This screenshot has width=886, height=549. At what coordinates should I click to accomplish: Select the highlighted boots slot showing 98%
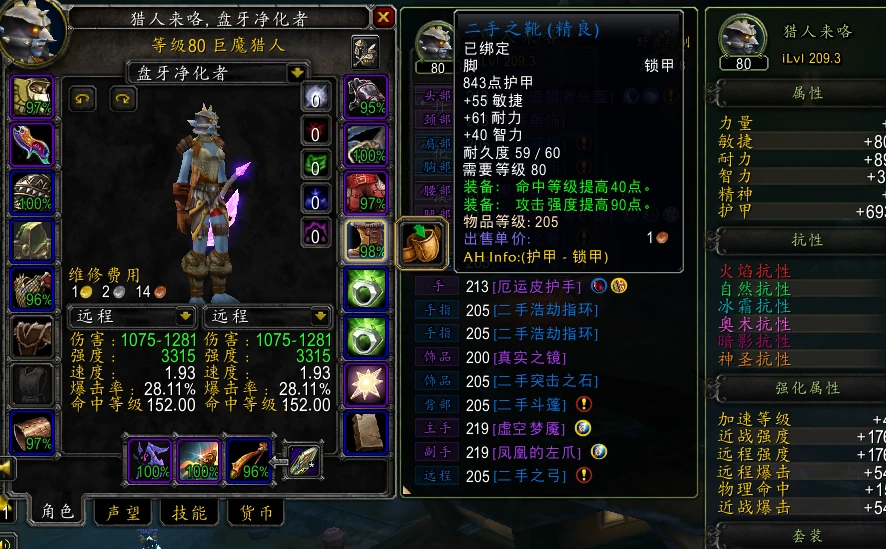click(366, 240)
